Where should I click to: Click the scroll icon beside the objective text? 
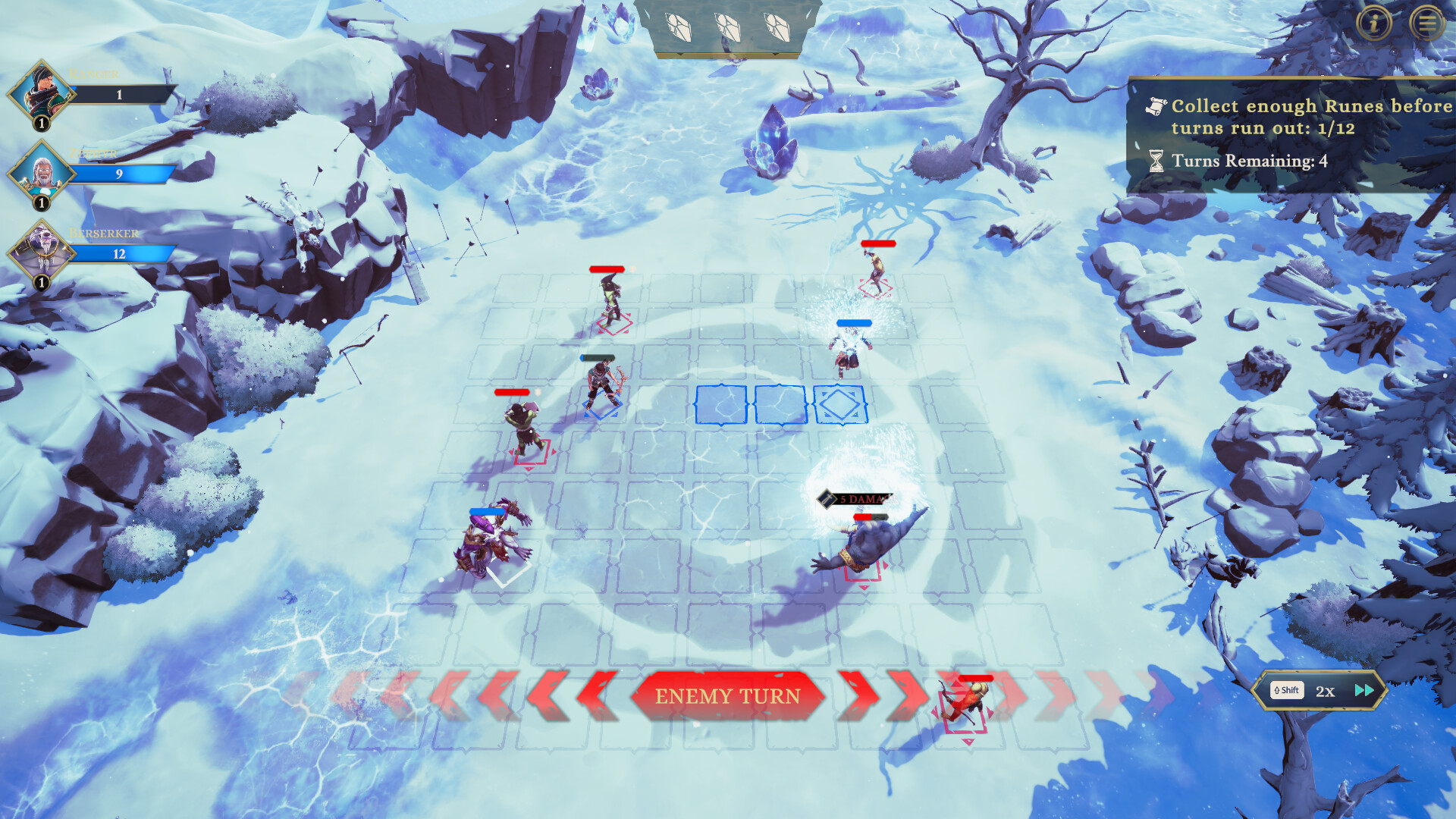[x=1155, y=107]
